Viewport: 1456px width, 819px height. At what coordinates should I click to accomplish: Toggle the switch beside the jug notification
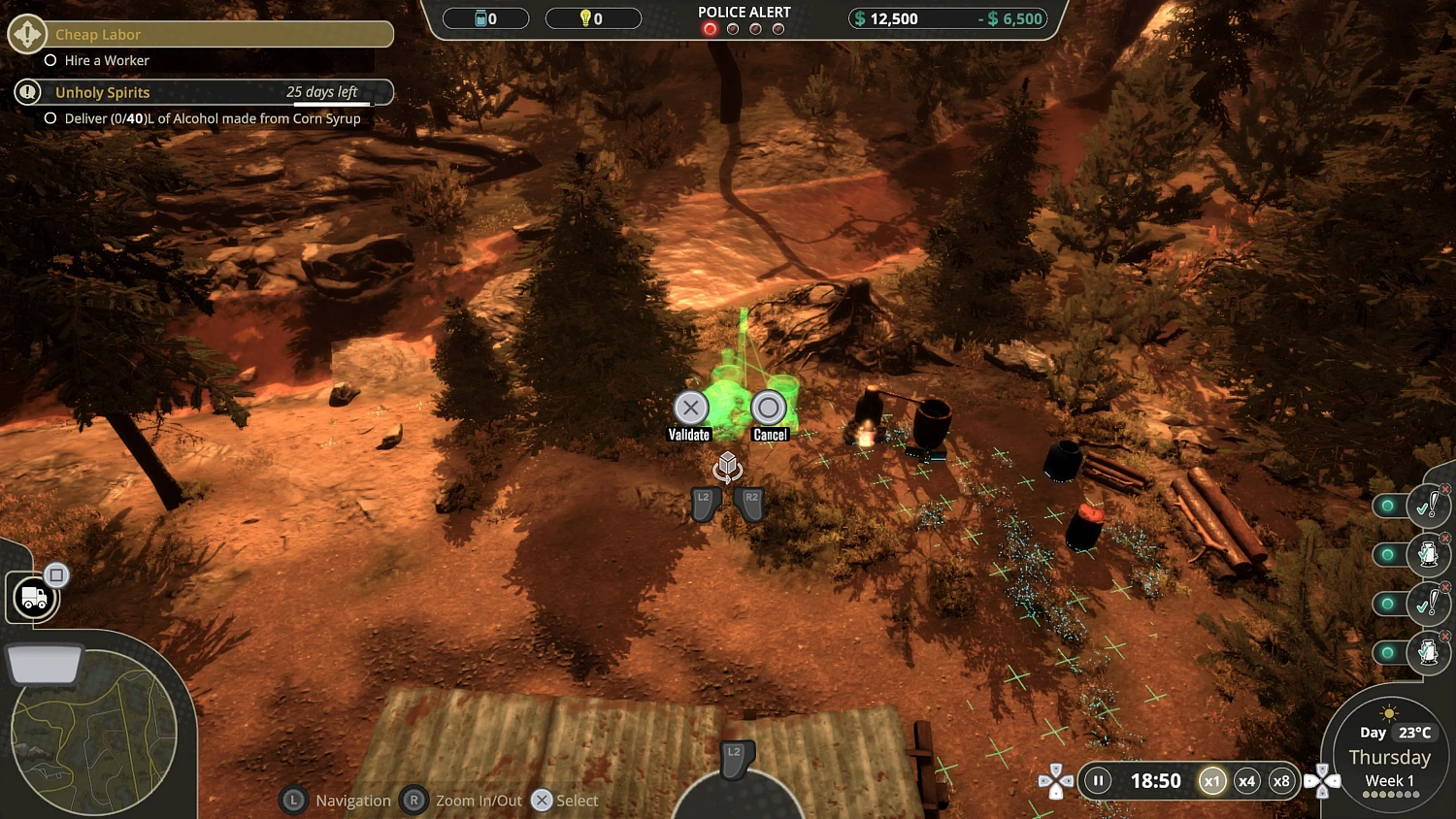[x=1387, y=554]
